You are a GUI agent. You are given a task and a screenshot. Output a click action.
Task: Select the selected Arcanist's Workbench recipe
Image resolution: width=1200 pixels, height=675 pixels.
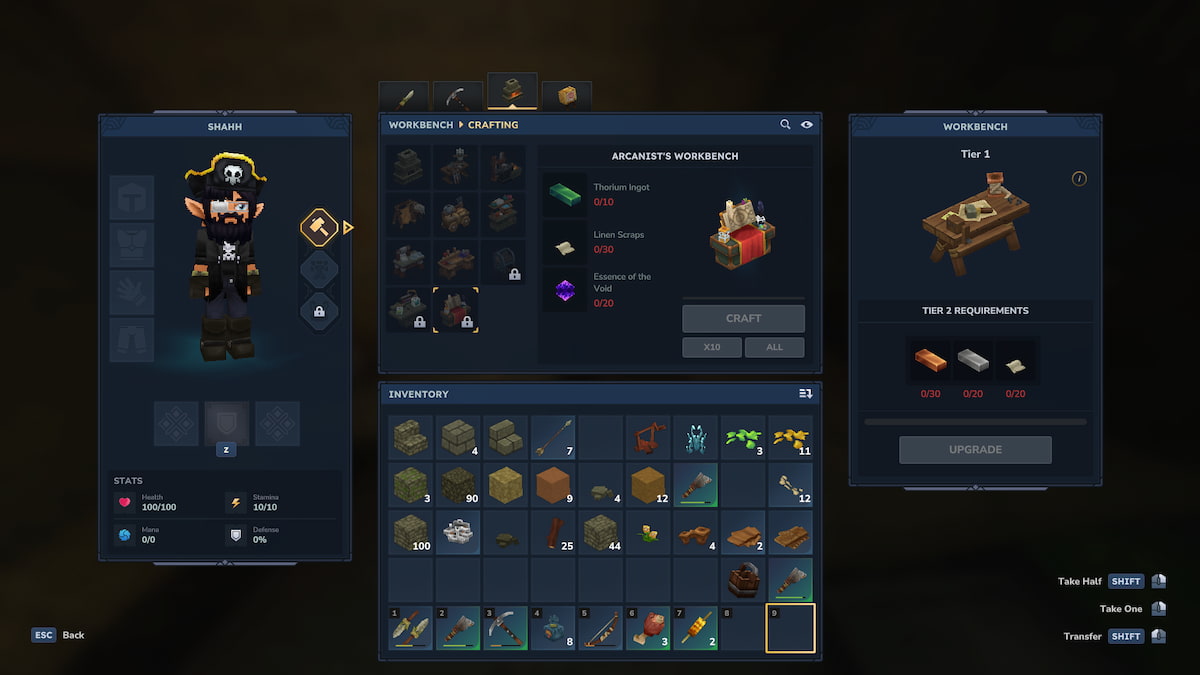point(456,310)
